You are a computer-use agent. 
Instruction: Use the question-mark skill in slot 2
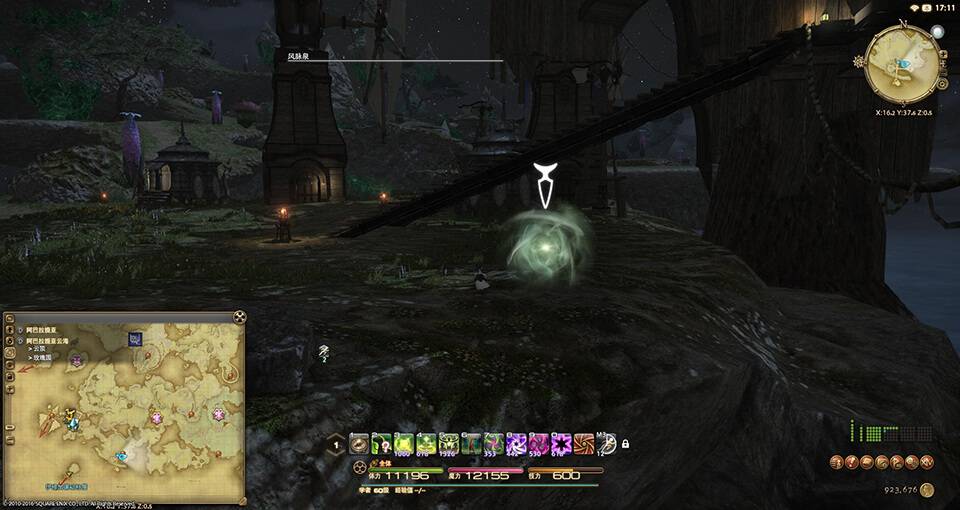pos(381,444)
